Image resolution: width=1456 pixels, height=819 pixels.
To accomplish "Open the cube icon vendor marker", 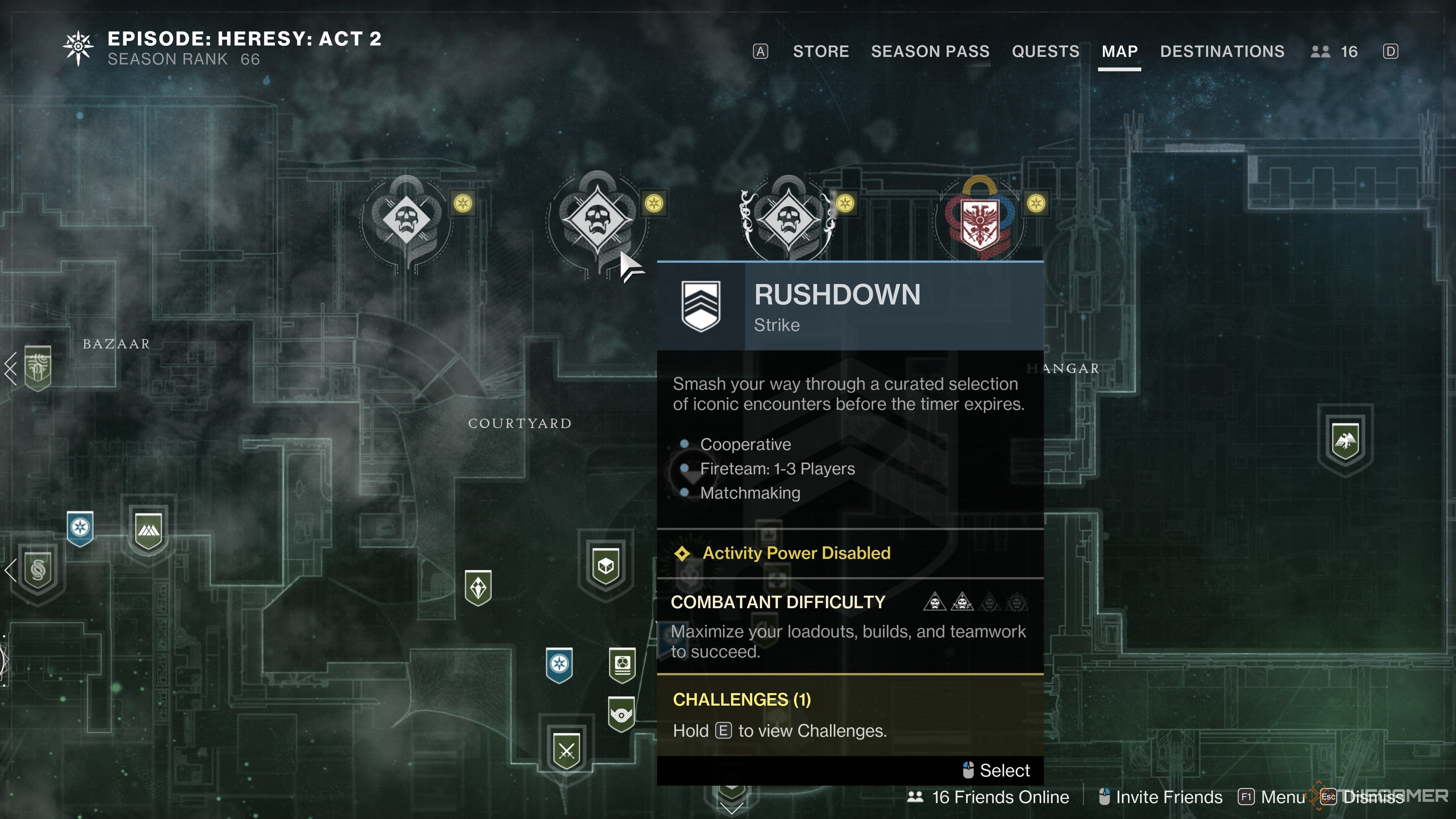I will (x=606, y=565).
